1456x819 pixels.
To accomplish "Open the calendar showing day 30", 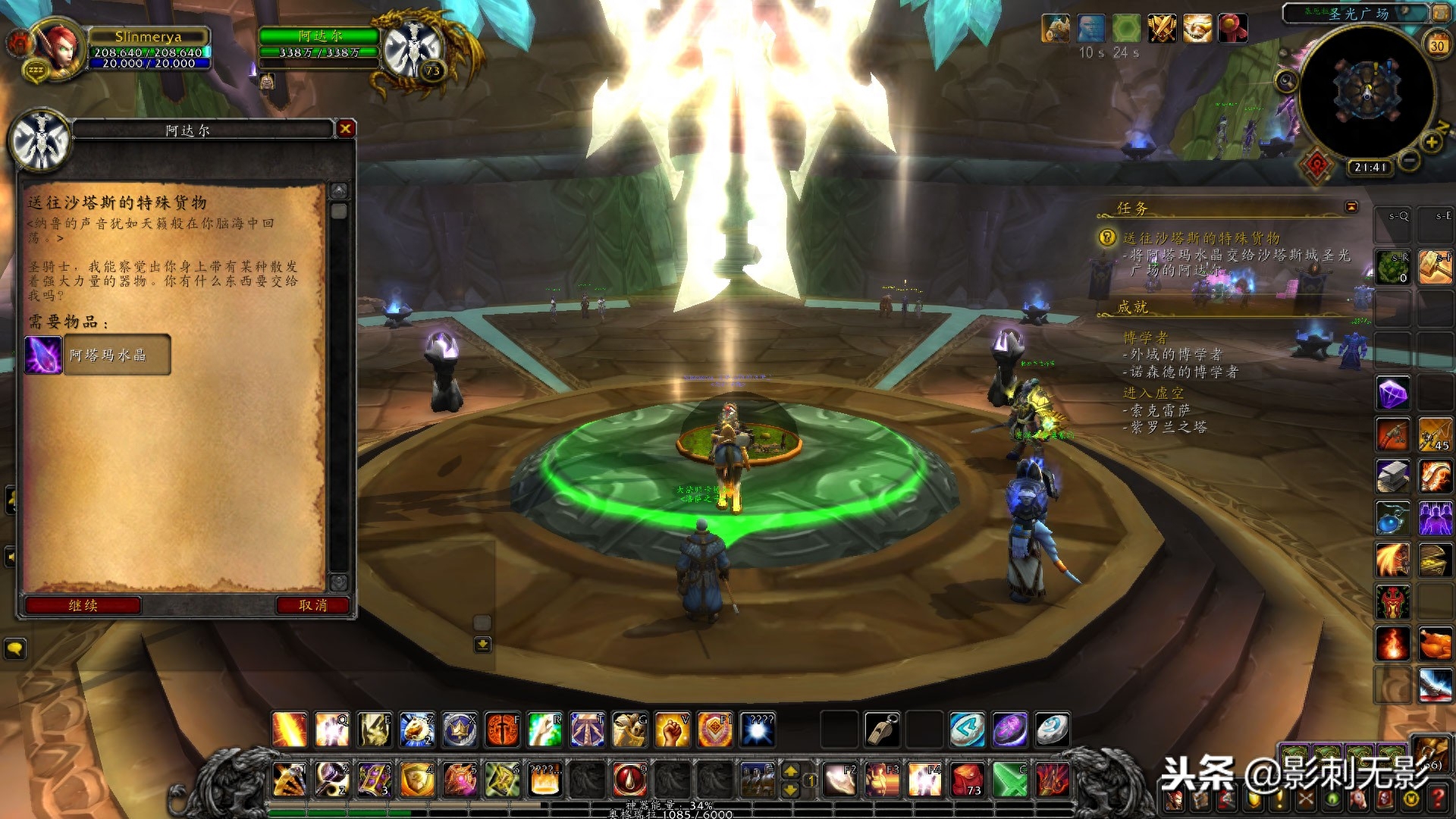I will 1437,45.
